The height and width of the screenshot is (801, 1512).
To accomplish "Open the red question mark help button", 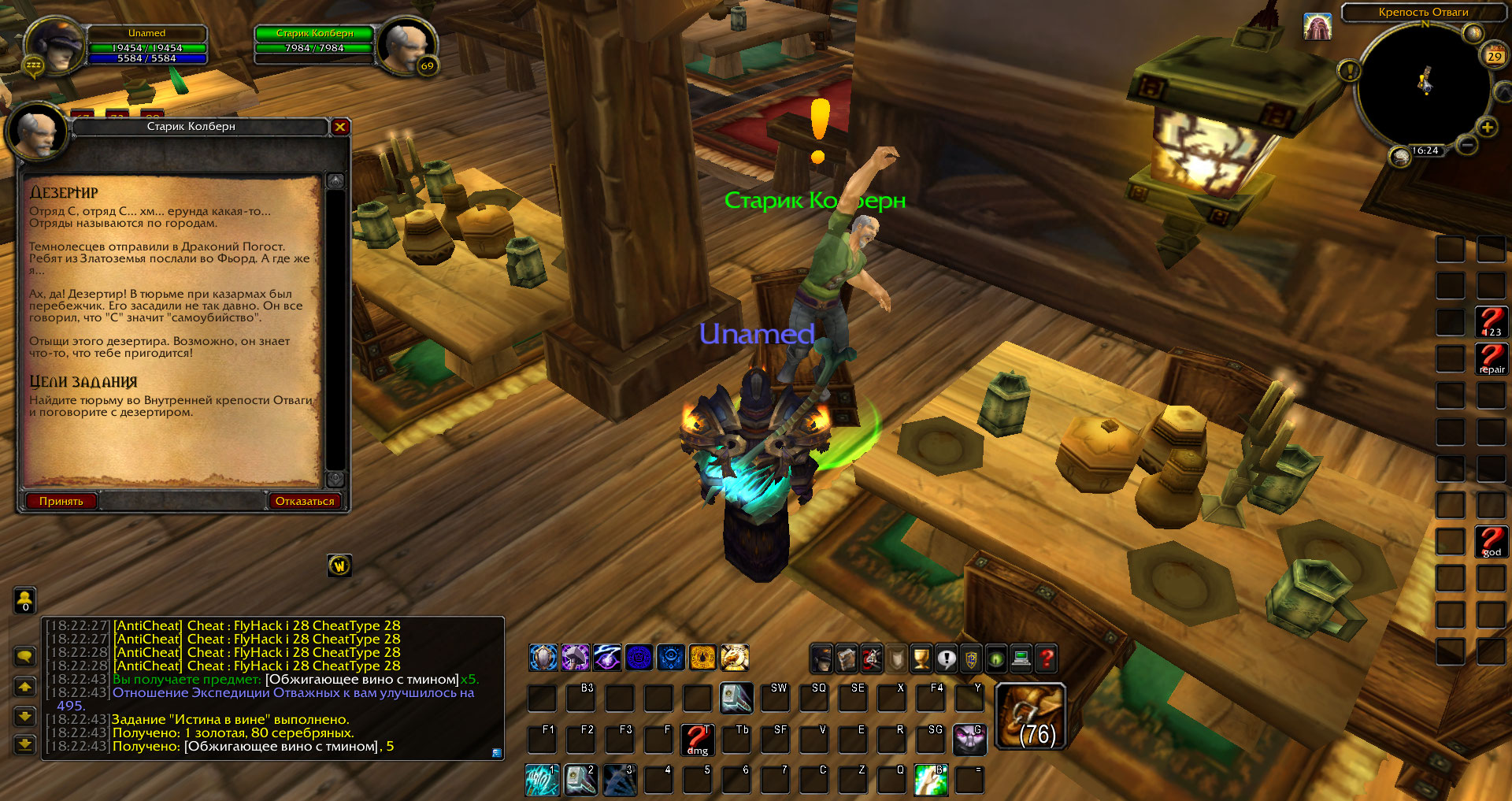I will click(1047, 658).
